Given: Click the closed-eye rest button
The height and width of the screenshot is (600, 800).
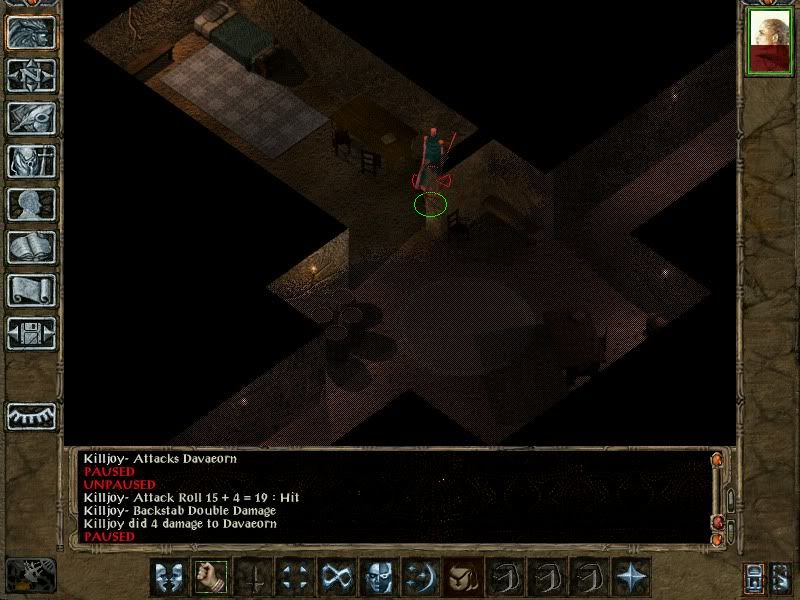Looking at the screenshot, I should (x=31, y=416).
